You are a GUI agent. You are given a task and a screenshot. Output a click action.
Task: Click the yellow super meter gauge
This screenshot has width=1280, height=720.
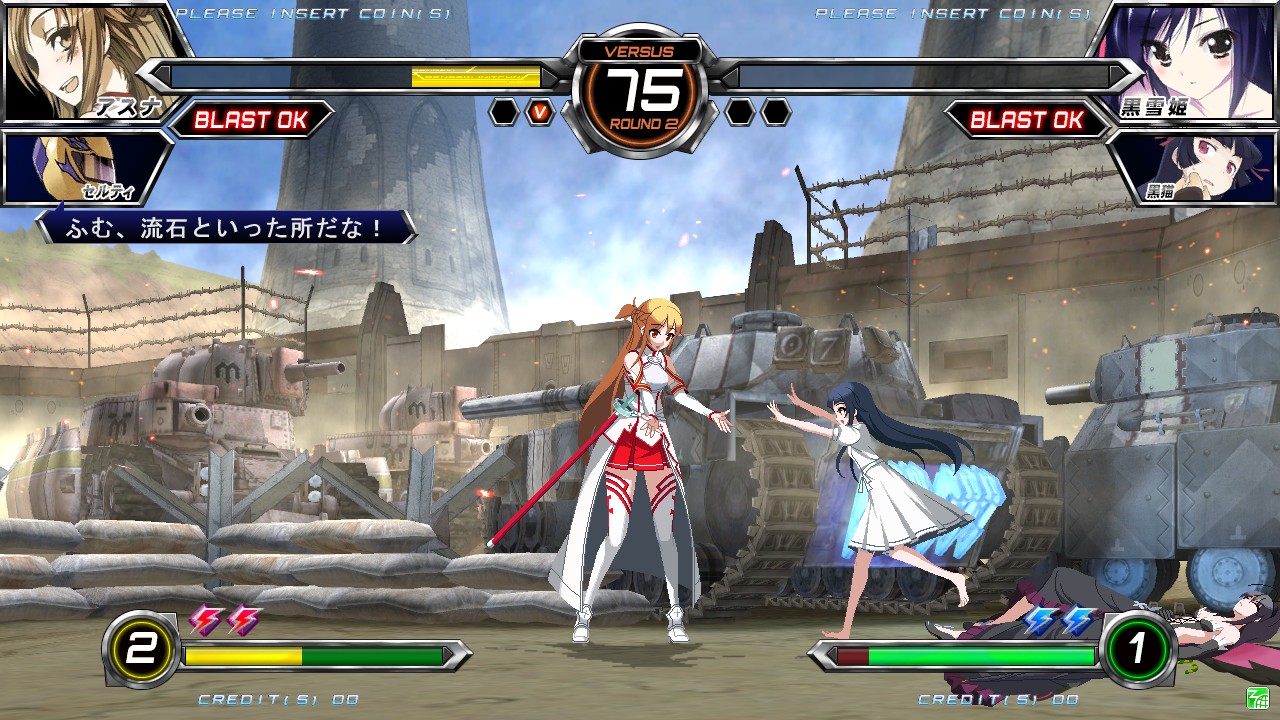click(x=240, y=657)
